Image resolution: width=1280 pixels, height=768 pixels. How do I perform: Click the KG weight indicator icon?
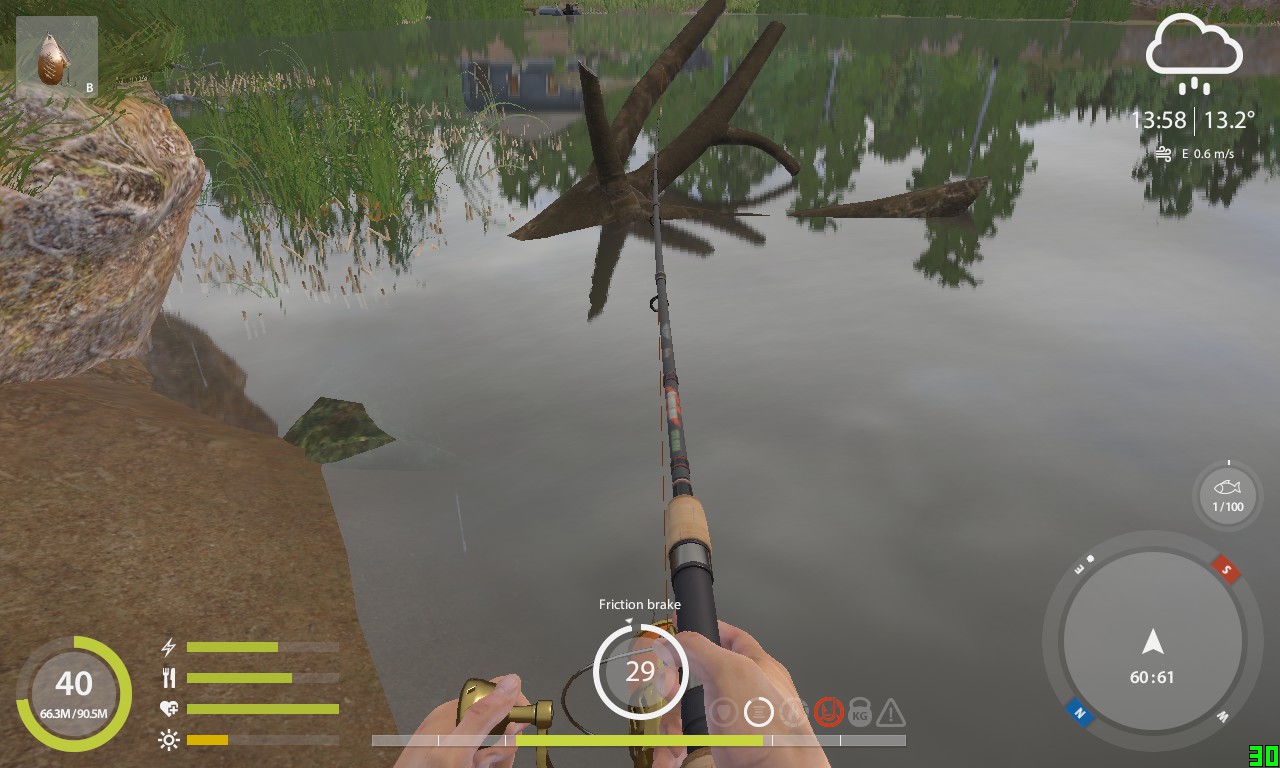click(x=859, y=713)
